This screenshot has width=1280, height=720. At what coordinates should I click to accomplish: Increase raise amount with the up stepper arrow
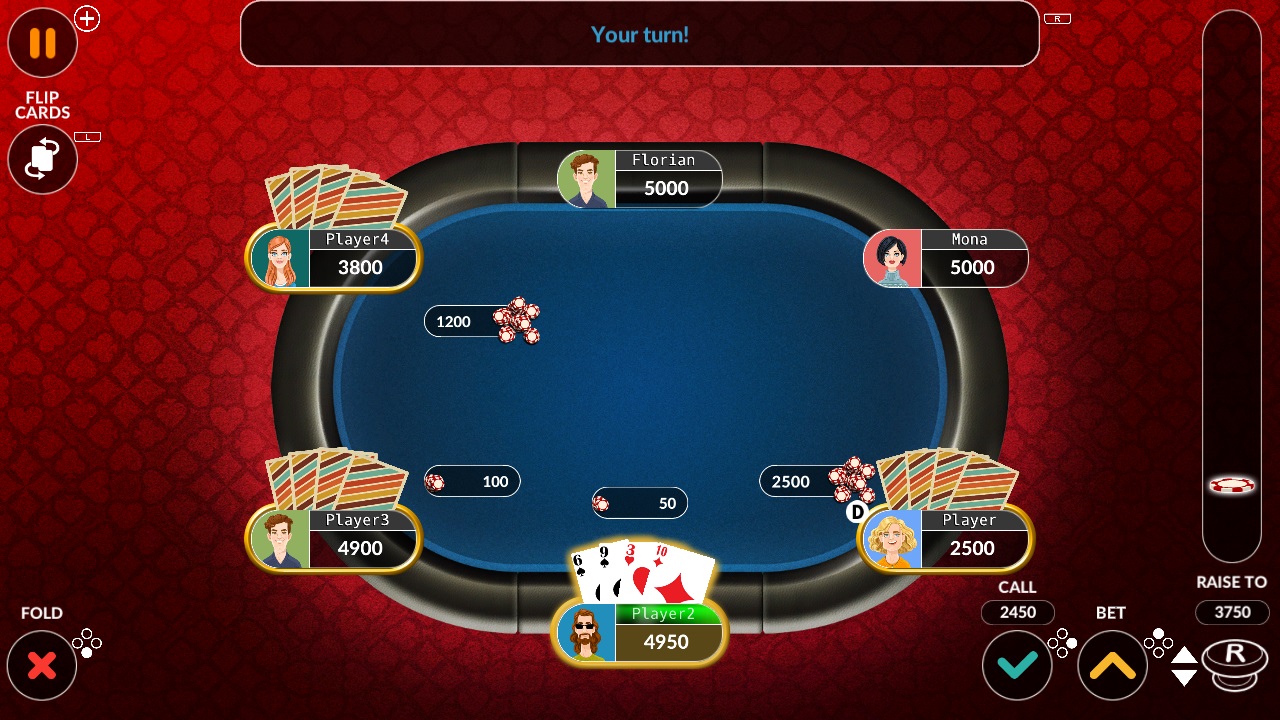1183,657
